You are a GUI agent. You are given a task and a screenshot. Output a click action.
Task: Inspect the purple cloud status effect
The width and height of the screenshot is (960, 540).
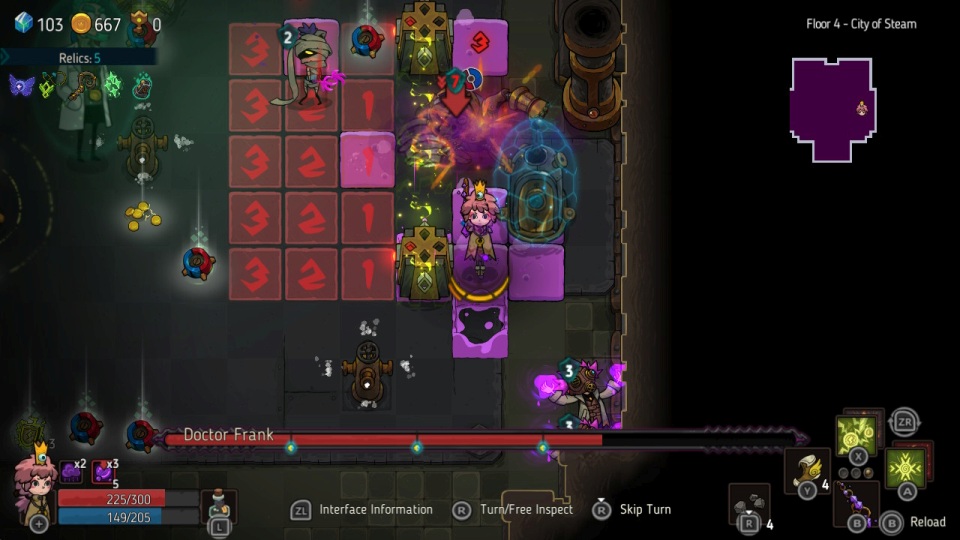pos(70,471)
